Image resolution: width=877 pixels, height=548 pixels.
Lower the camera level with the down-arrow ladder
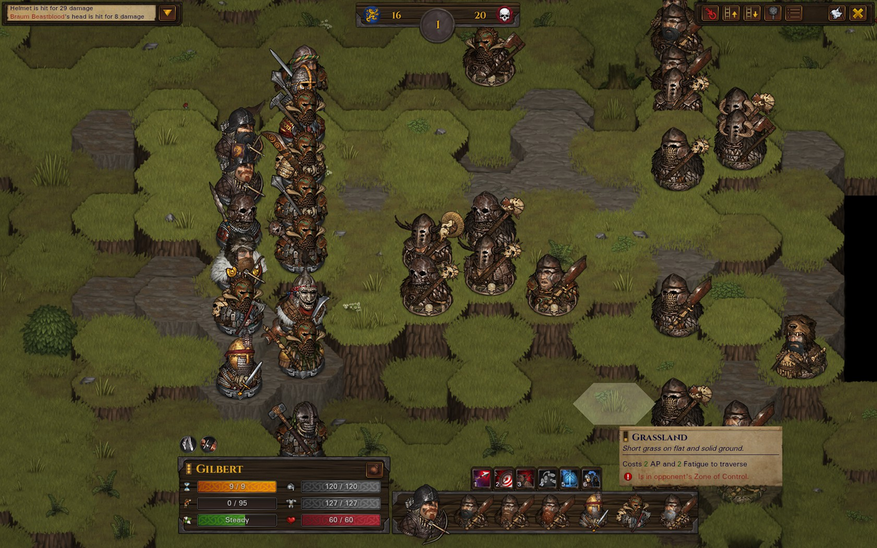point(752,14)
